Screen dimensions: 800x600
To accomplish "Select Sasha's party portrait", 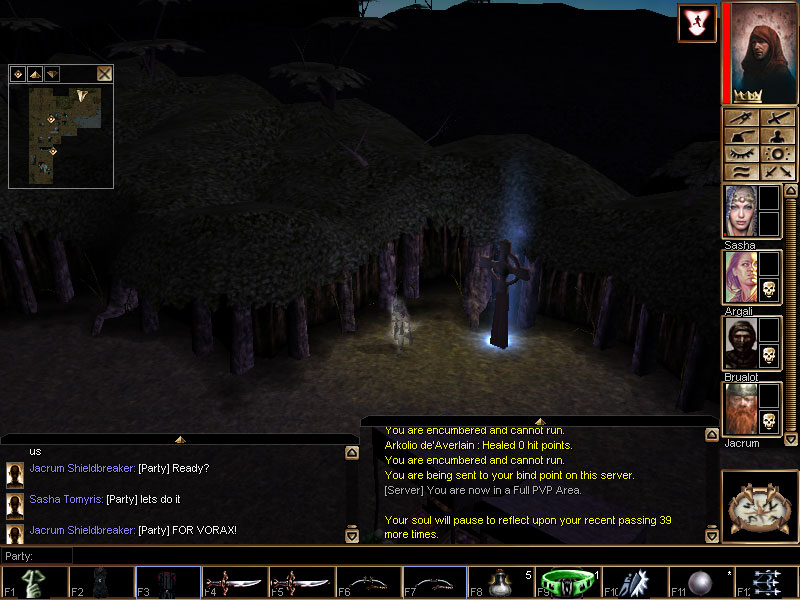I will [740, 212].
